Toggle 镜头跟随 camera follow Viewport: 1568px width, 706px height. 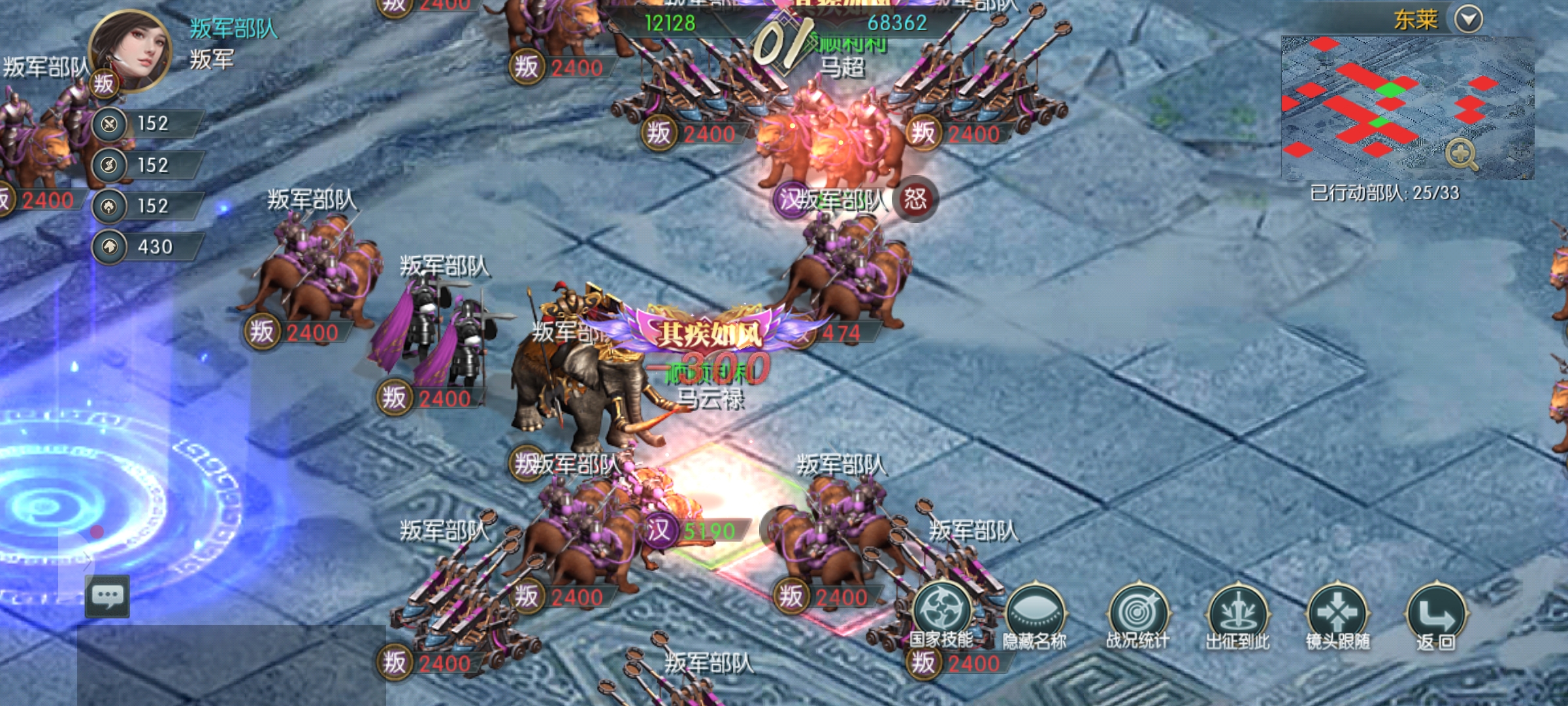coord(1337,614)
